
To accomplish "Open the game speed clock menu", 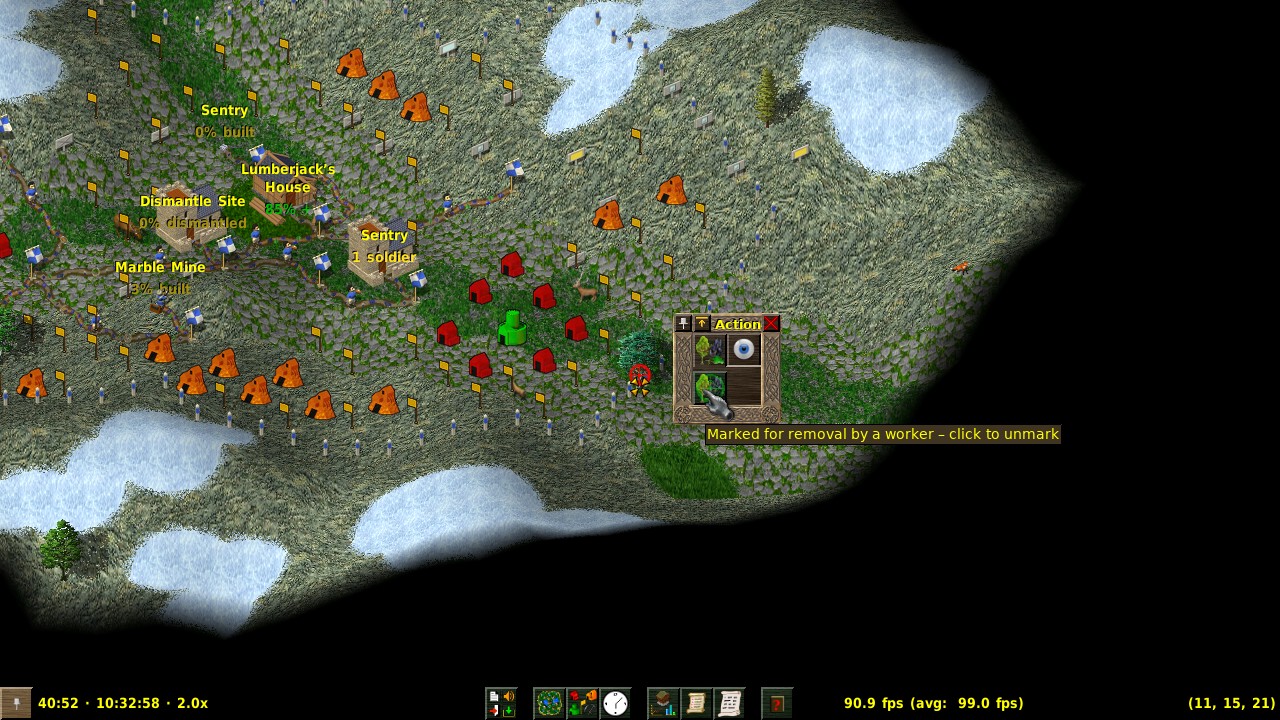I will coord(615,703).
